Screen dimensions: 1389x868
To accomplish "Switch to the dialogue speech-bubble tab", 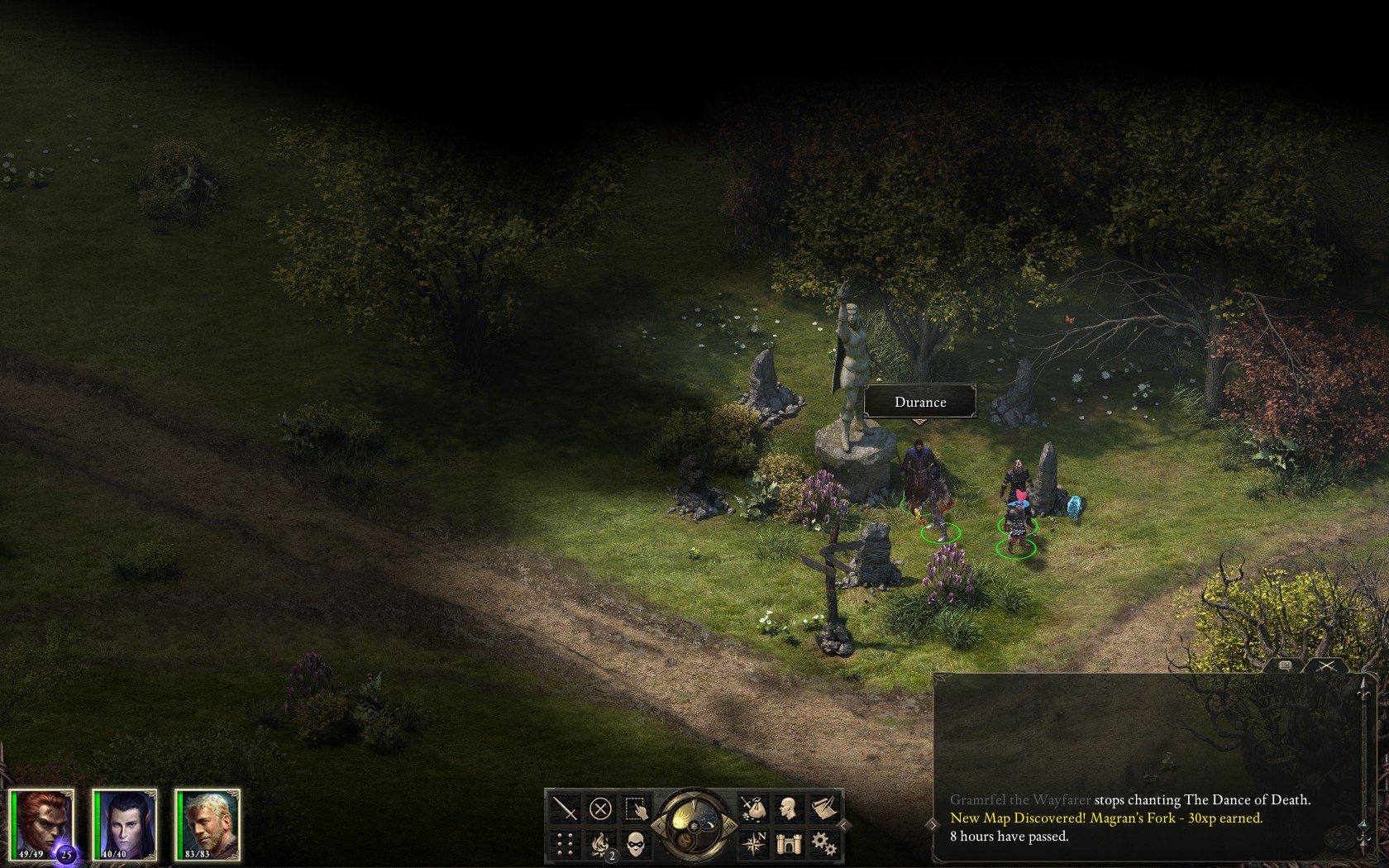I will click(x=1285, y=665).
